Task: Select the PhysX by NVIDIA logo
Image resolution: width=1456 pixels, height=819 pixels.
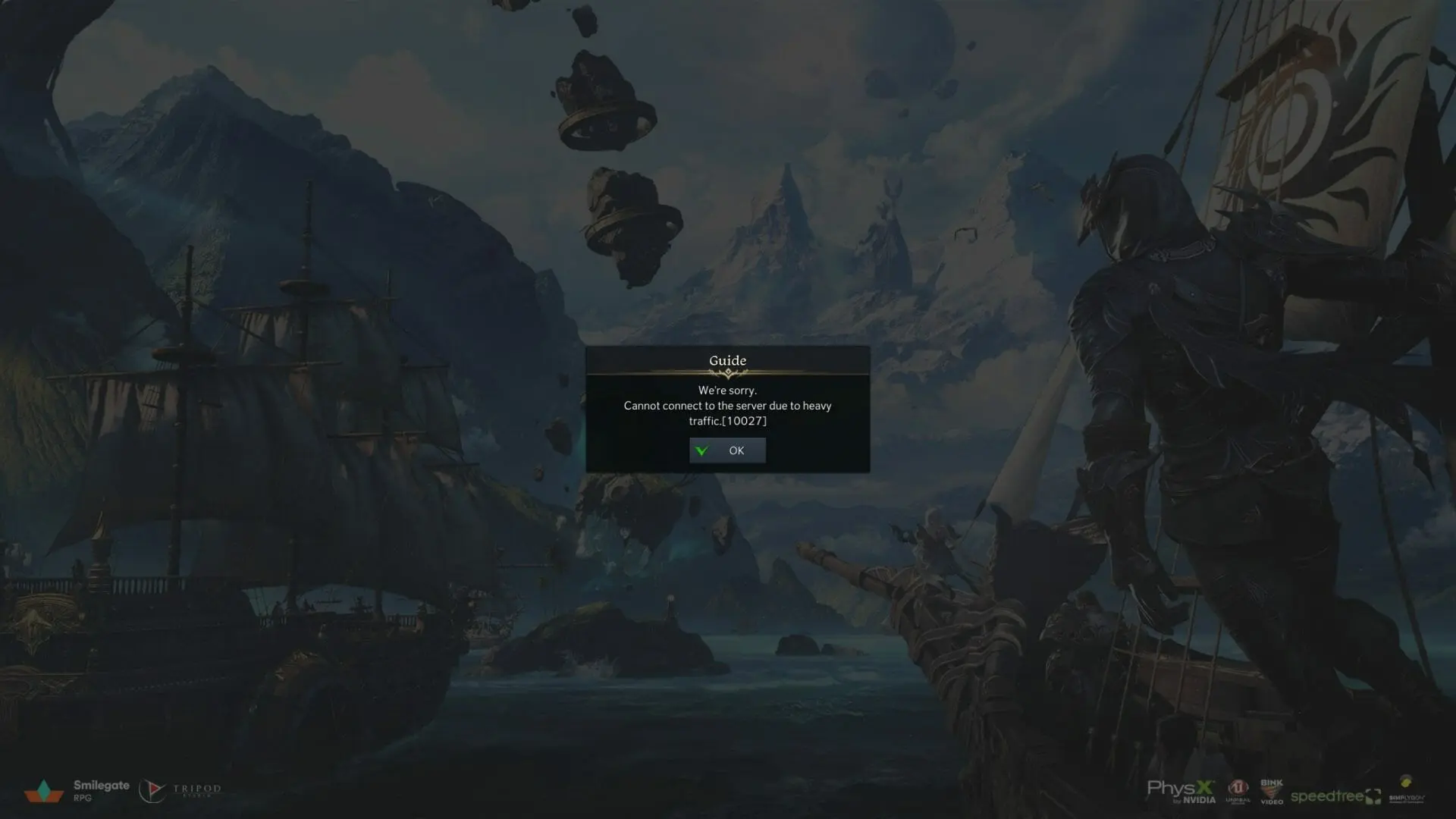Action: 1181,789
